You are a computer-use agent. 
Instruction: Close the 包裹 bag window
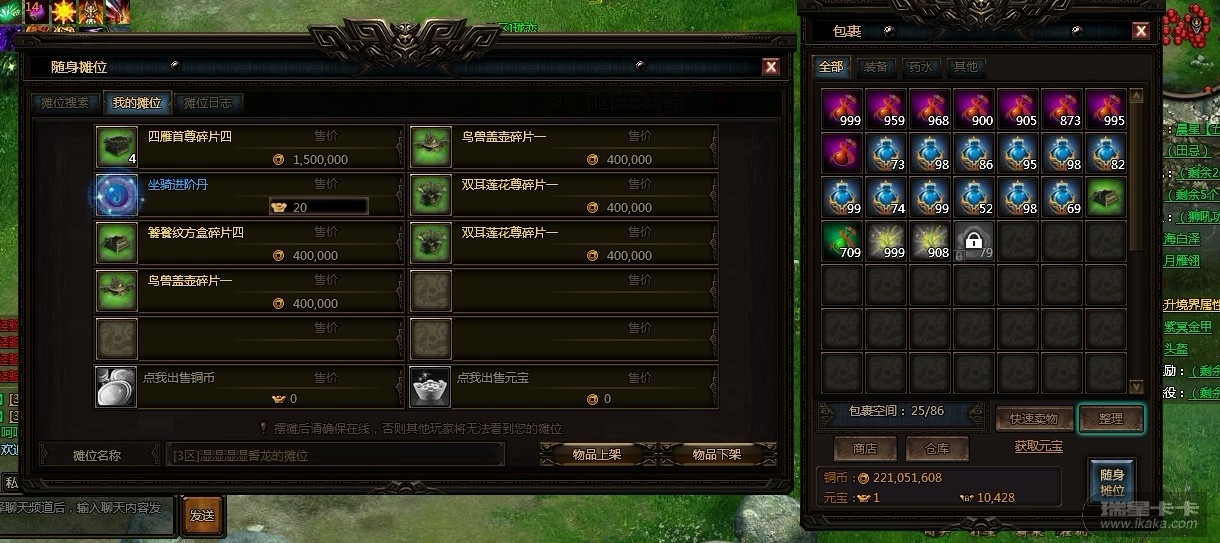(1141, 31)
